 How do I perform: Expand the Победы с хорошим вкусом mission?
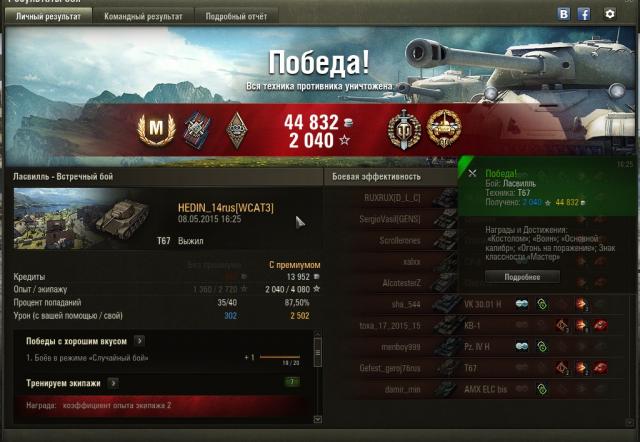coord(139,341)
